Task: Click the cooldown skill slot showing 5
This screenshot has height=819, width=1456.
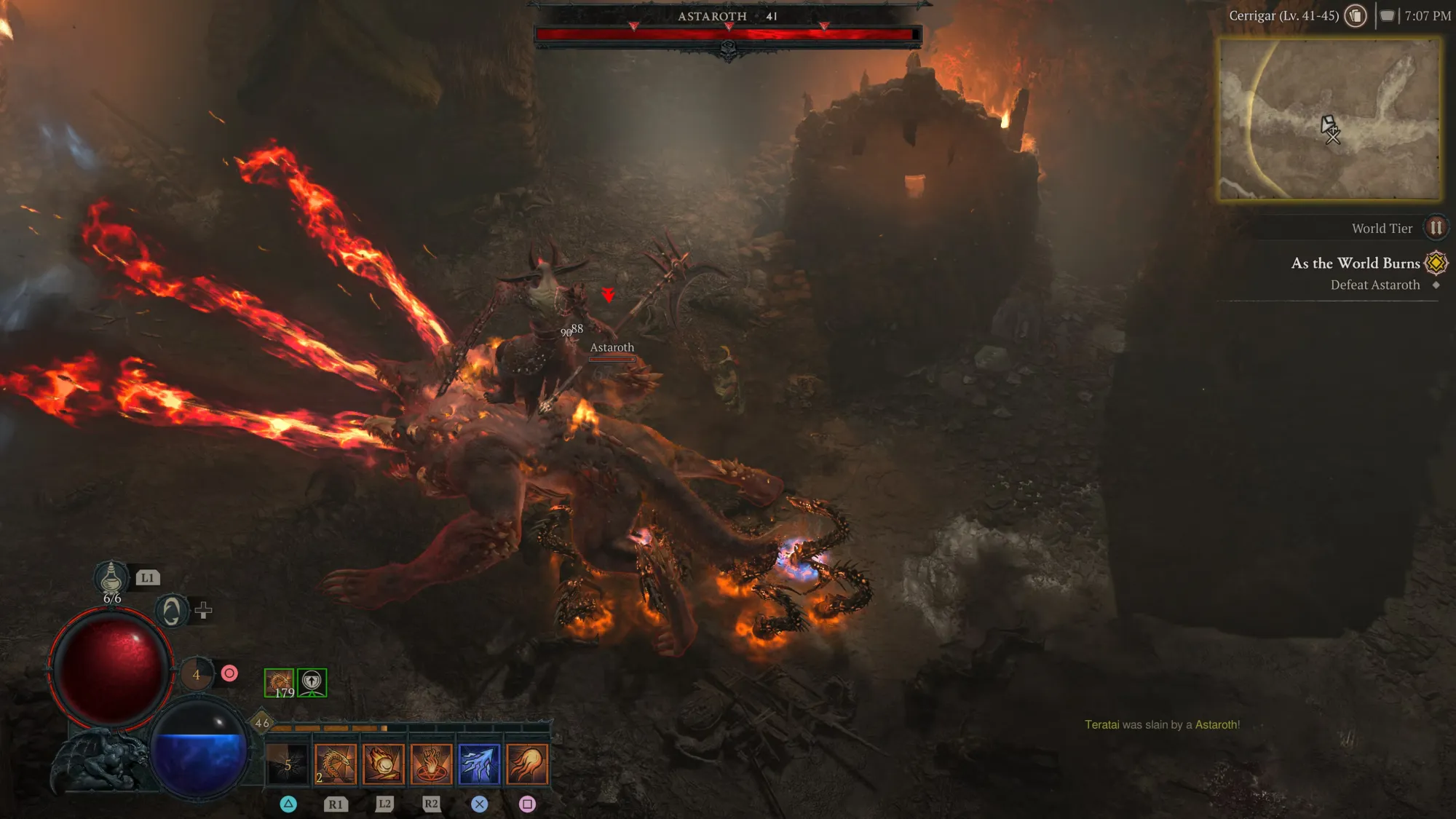Action: [288, 764]
